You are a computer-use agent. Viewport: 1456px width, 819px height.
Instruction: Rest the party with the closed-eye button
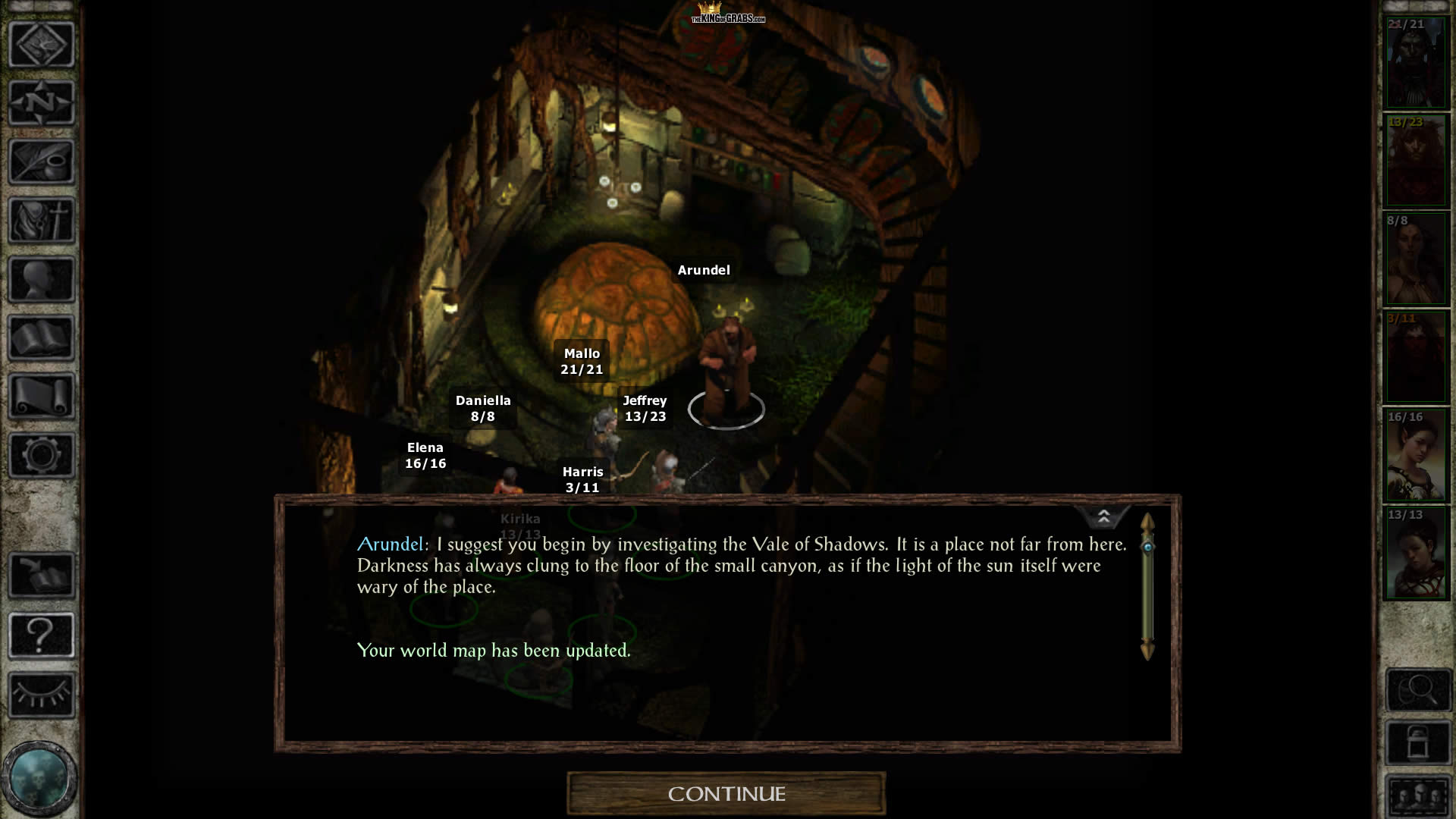click(x=42, y=694)
